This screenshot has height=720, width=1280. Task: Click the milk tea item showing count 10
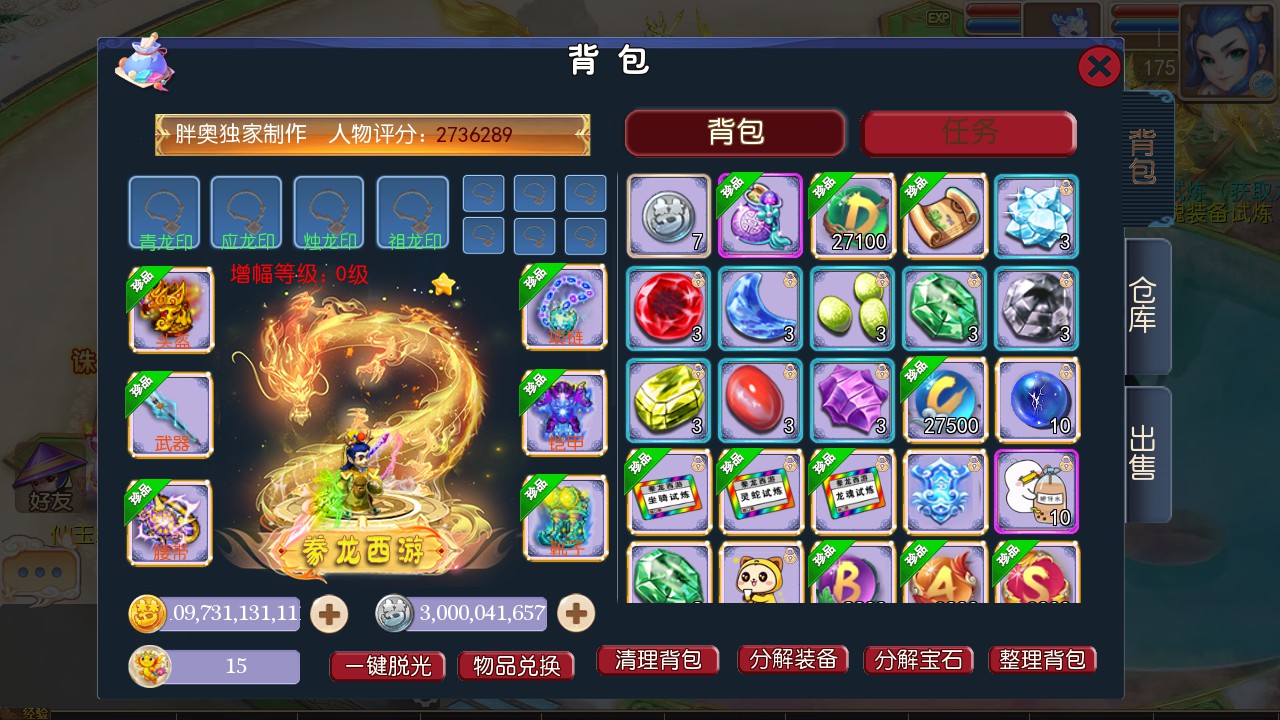click(1036, 500)
